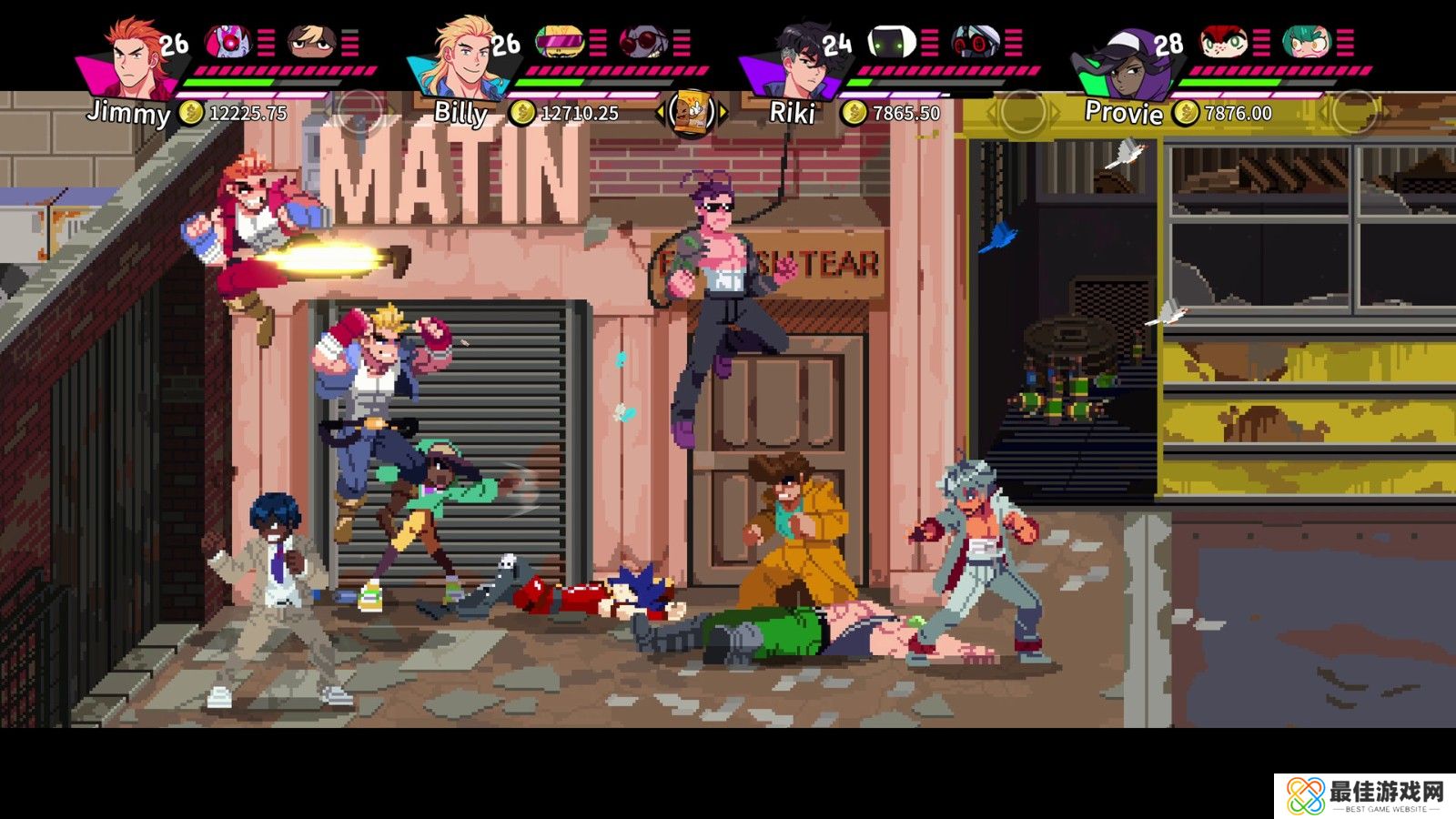Pick Provie's red-haired freckled recruit
The height and width of the screenshot is (819, 1456).
tap(1221, 41)
